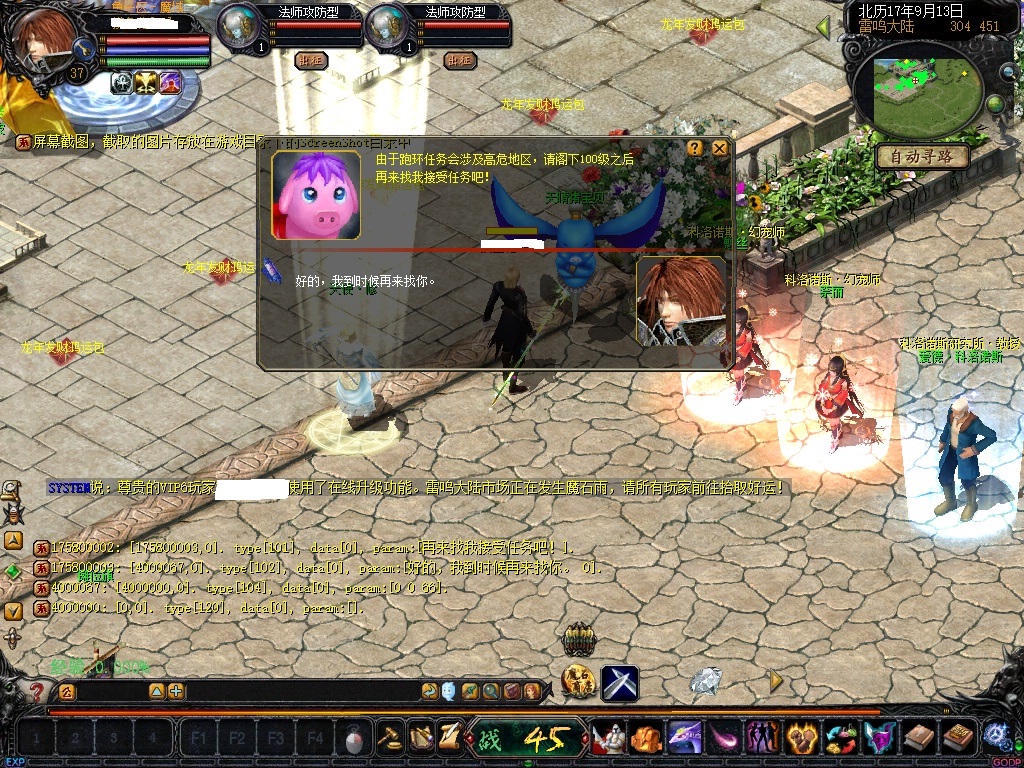Screen dimensions: 1024x768
Task: Close the NPC dialogue window
Action: (719, 148)
